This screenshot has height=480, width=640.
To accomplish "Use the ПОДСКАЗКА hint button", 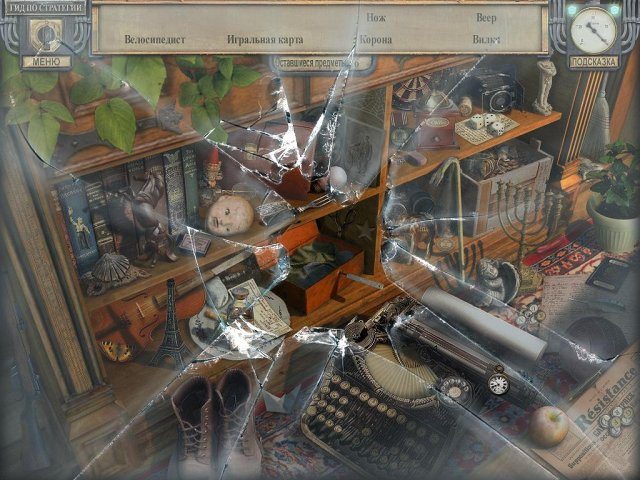I will pyautogui.click(x=594, y=61).
